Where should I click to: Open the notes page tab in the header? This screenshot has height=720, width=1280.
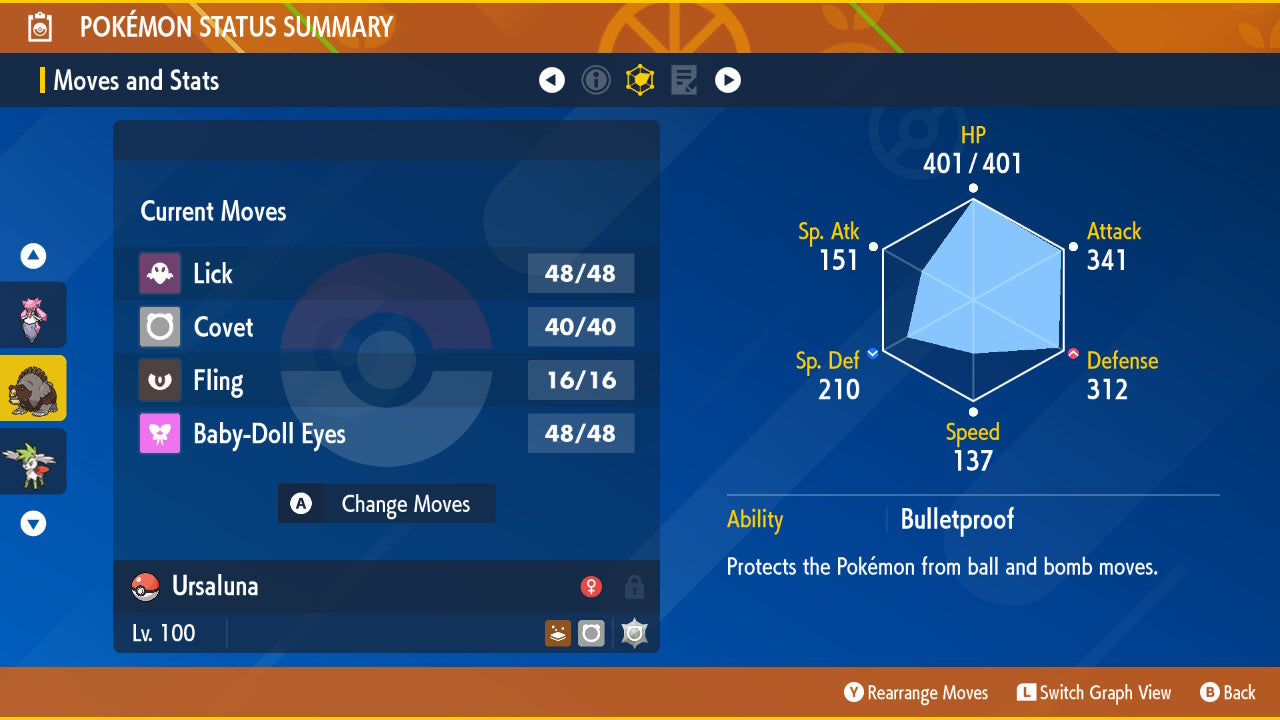point(683,80)
